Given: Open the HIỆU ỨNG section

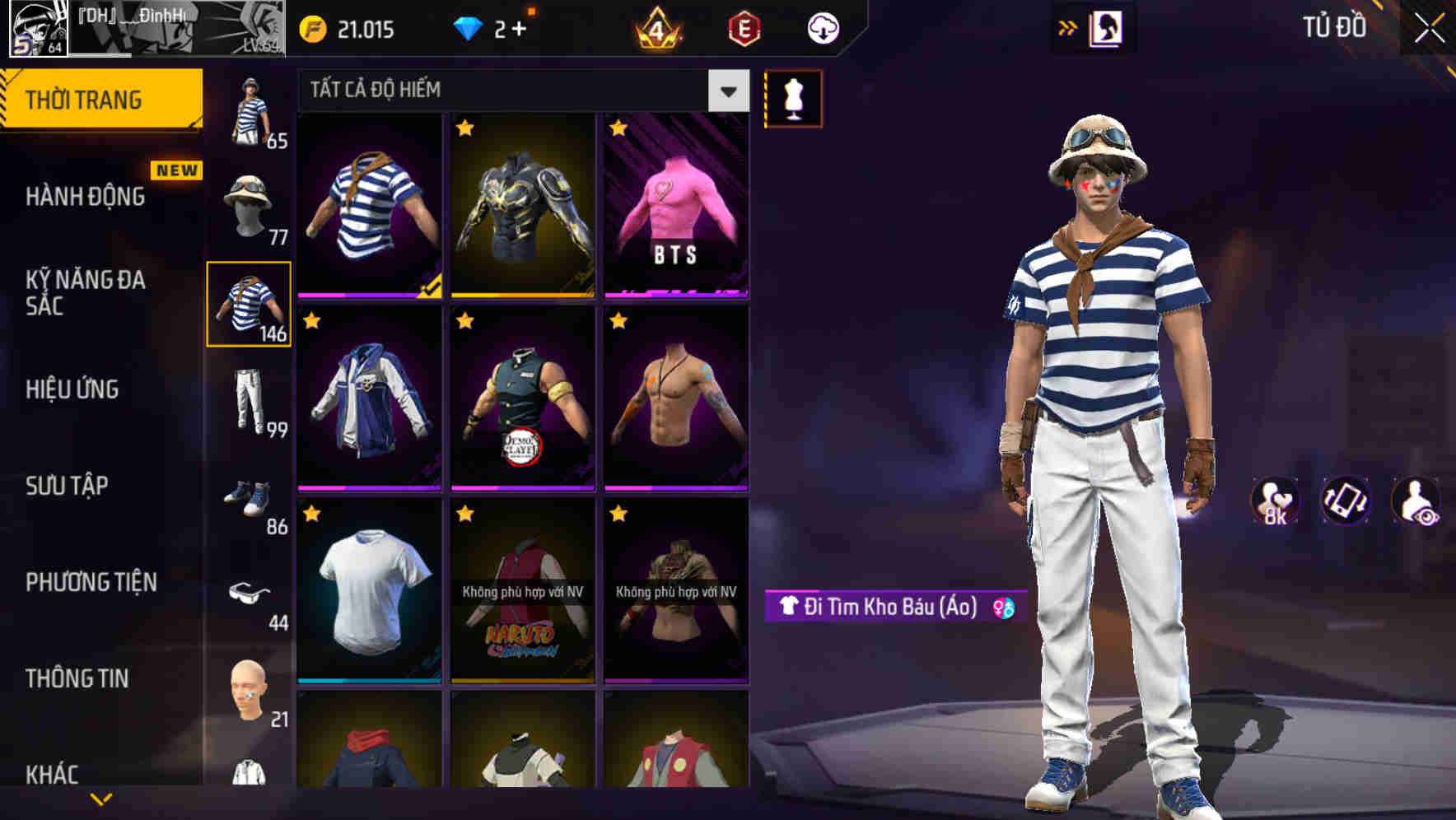Looking at the screenshot, I should 72,390.
